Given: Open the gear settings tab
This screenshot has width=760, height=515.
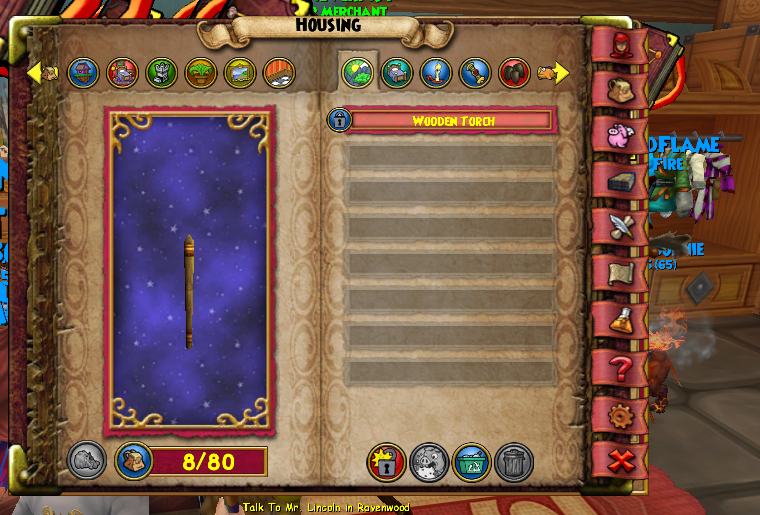Looking at the screenshot, I should click(619, 413).
